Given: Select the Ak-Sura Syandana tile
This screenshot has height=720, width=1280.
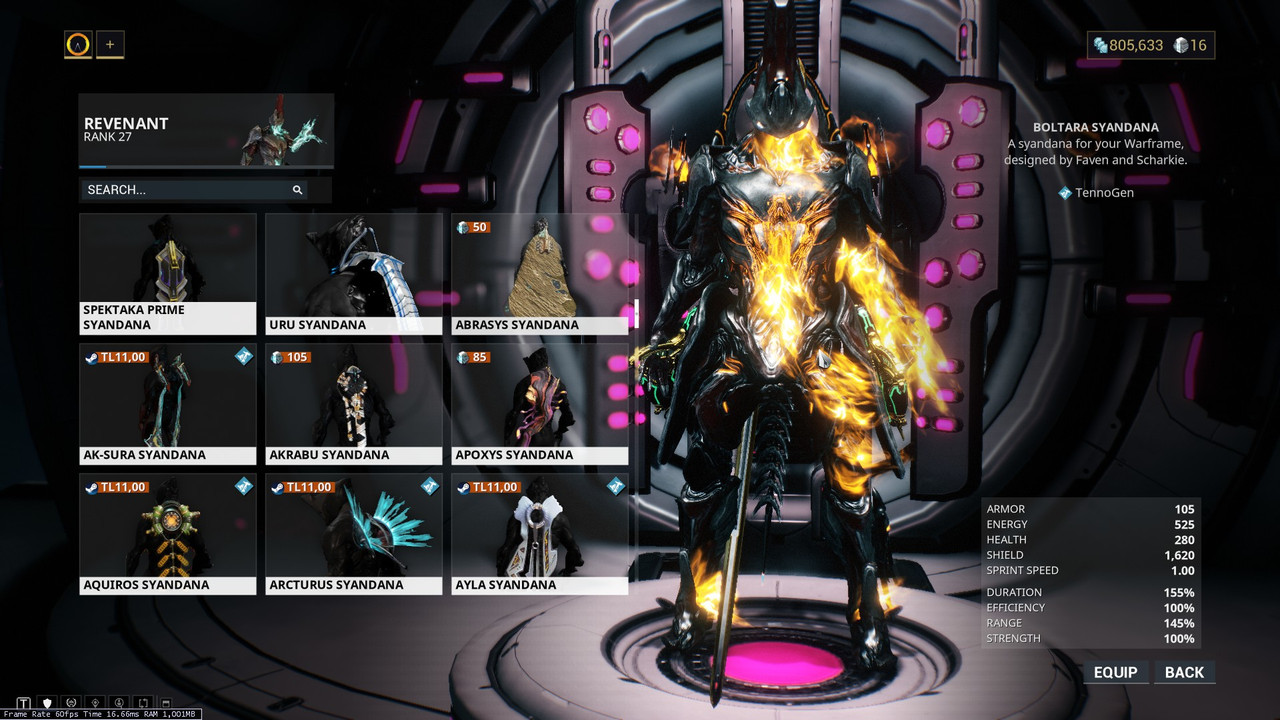Looking at the screenshot, I should tap(168, 403).
